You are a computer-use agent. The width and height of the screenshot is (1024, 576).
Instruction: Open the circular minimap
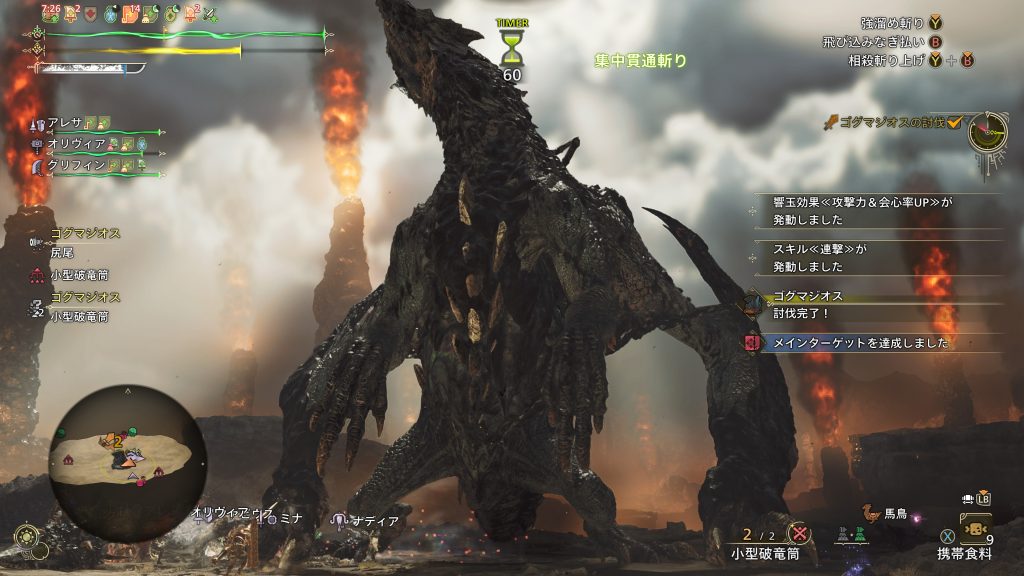coord(127,463)
